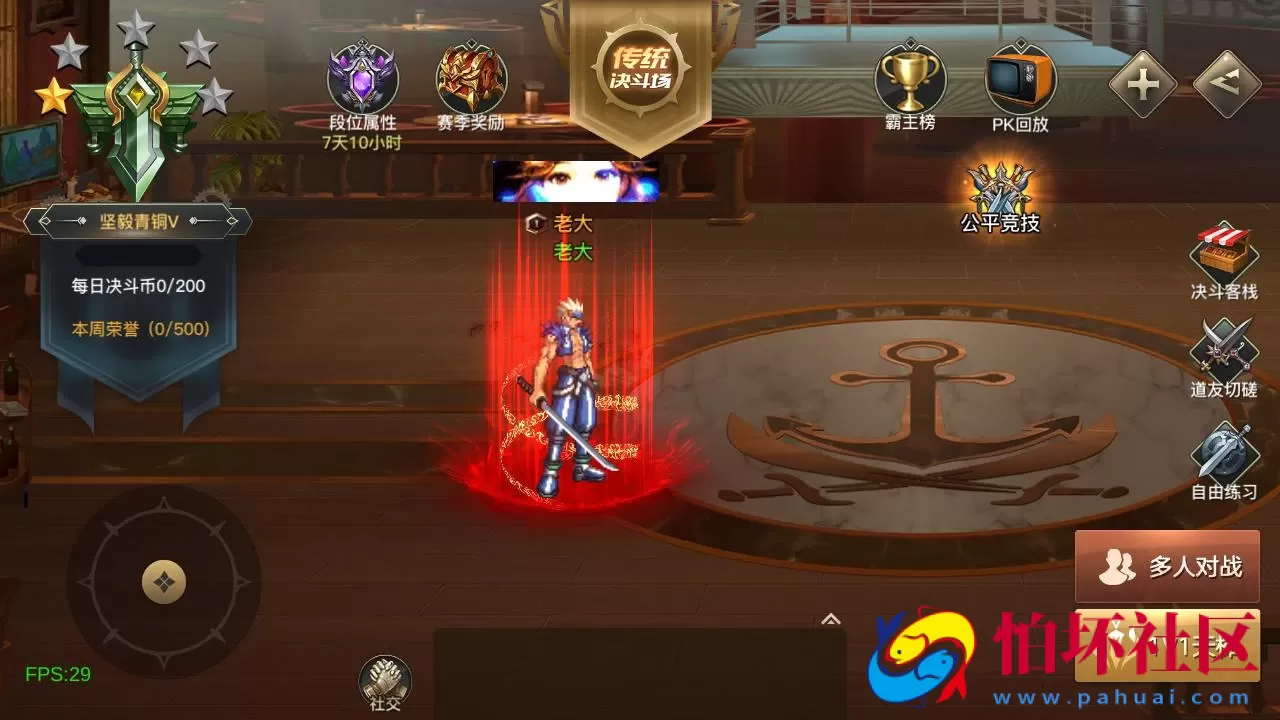Click the 多人对战 multiplayer battle button
This screenshot has width=1280, height=720.
[x=1166, y=567]
